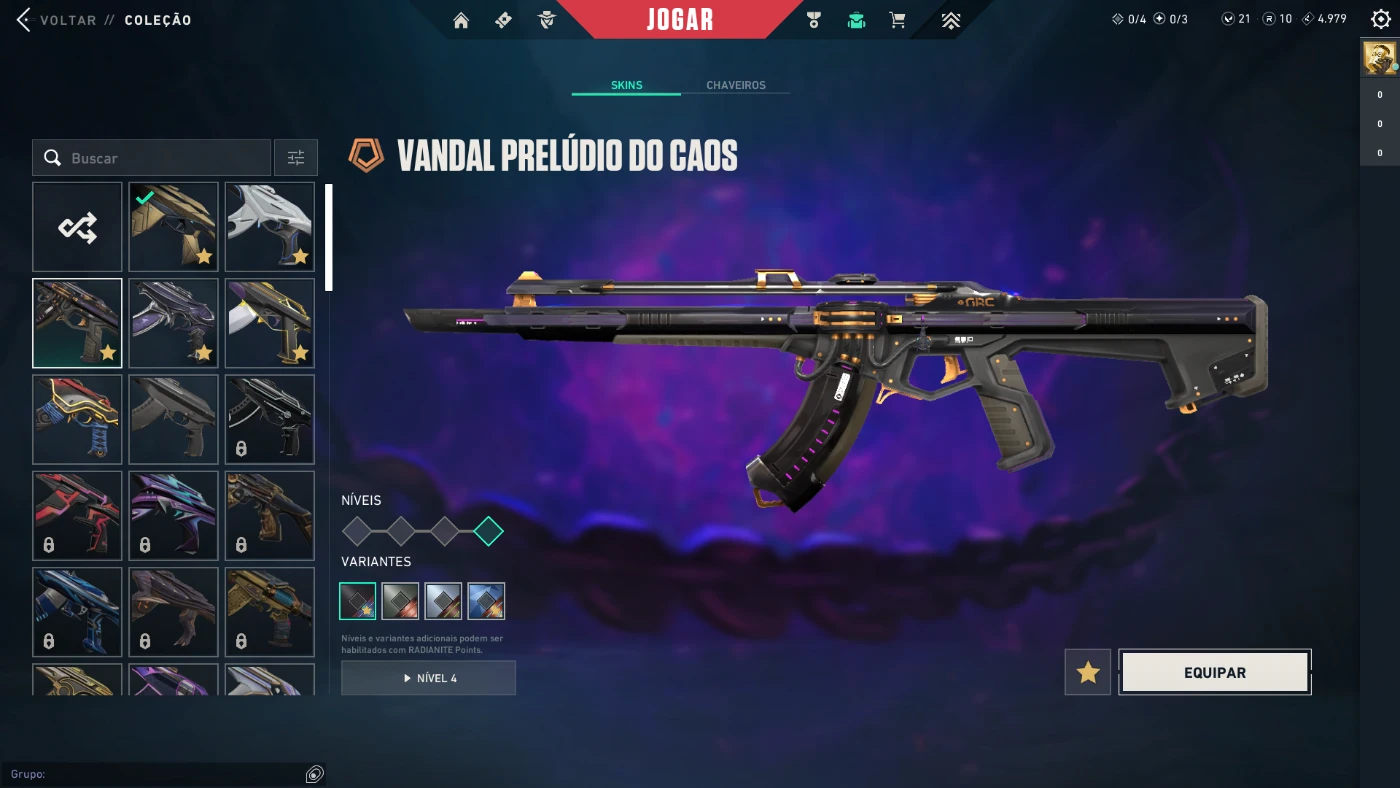Click the red JOGAR button
The height and width of the screenshot is (788, 1400).
pyautogui.click(x=680, y=20)
